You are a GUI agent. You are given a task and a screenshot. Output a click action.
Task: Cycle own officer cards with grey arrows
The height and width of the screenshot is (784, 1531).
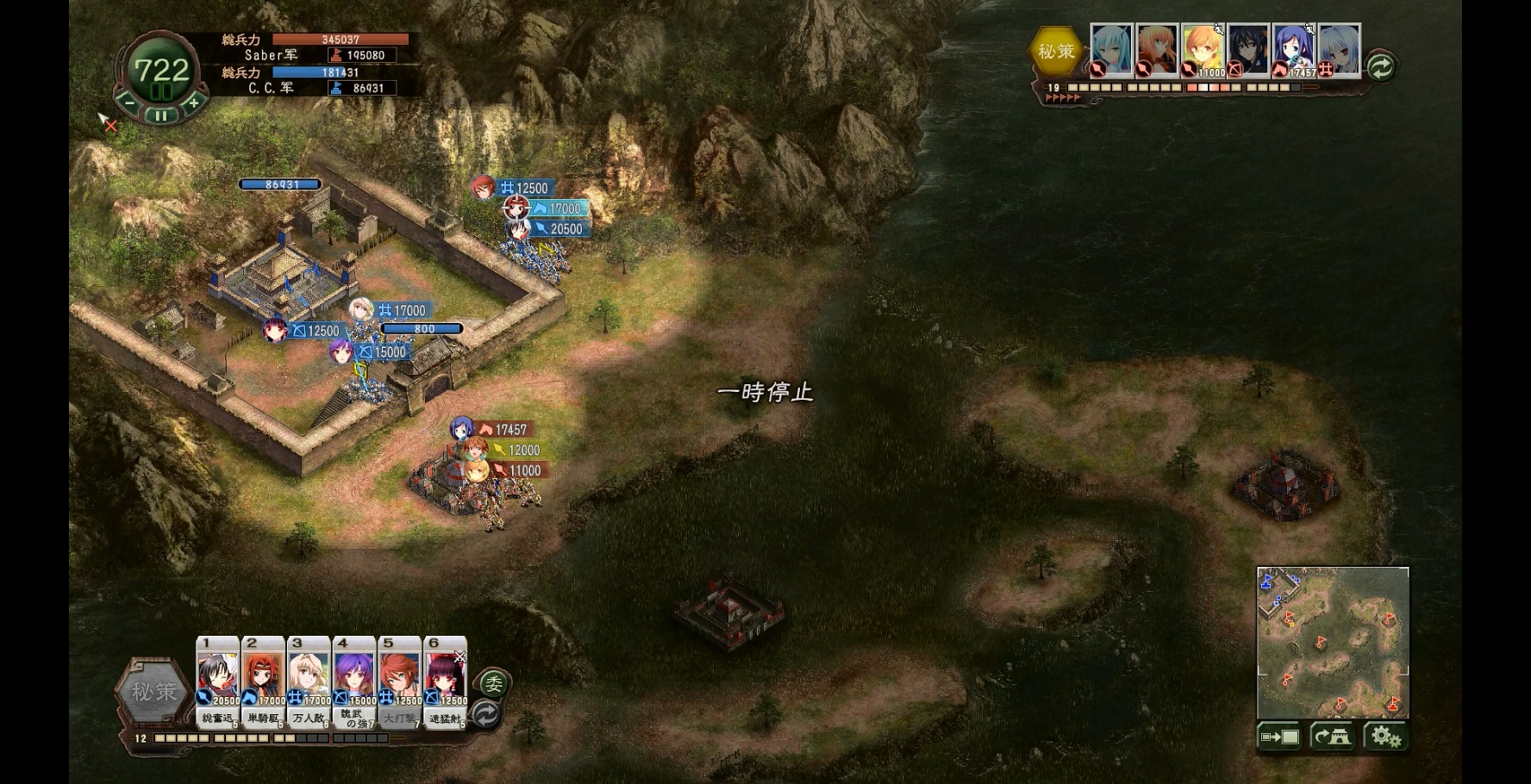pyautogui.click(x=487, y=713)
